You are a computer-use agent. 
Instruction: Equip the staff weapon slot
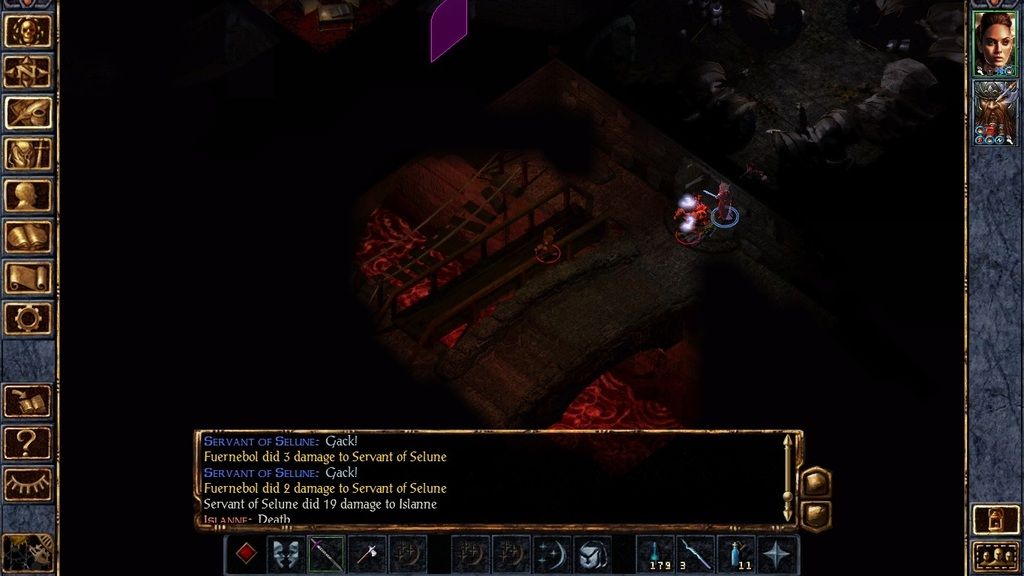coord(326,554)
